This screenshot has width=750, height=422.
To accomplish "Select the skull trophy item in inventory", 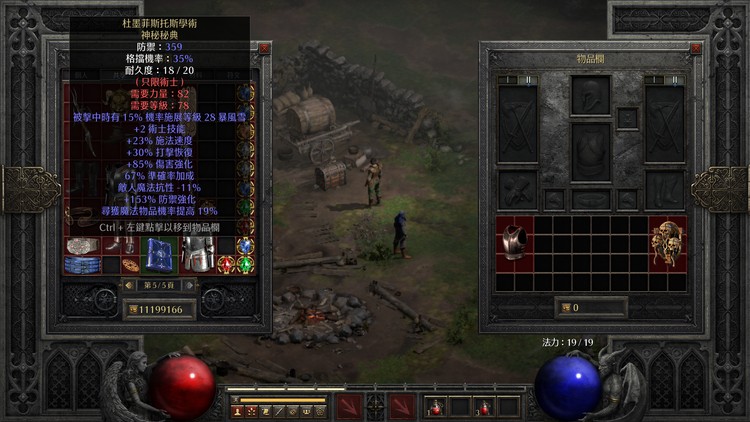I will tap(668, 242).
